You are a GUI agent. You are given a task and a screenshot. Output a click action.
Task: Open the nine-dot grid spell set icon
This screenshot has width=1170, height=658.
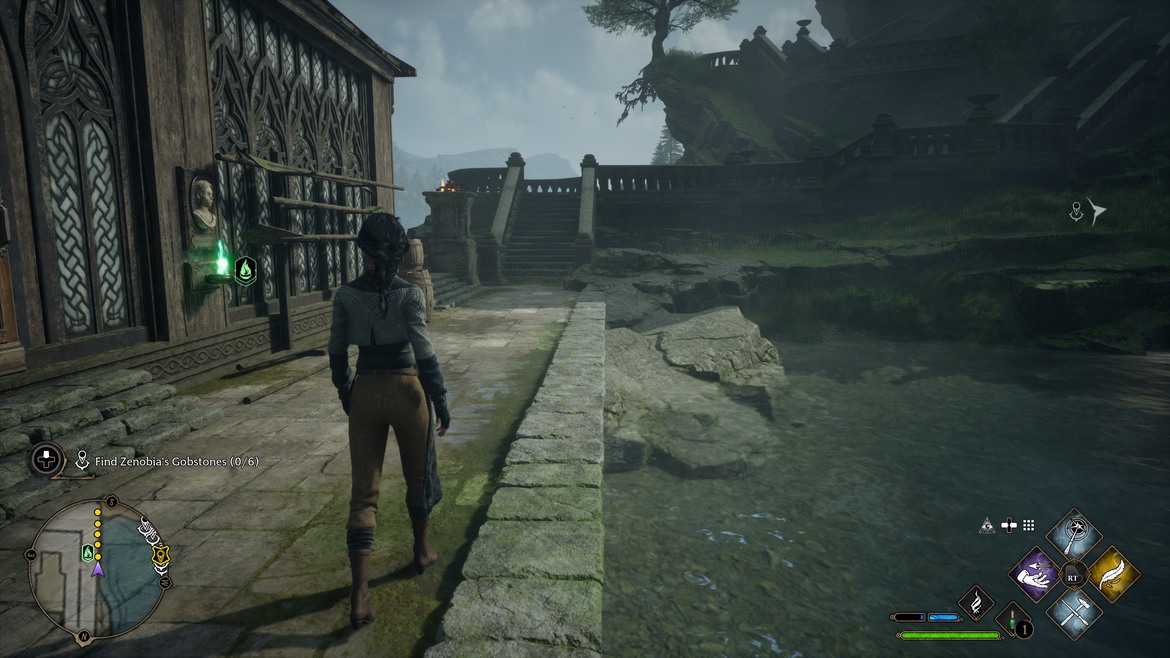[x=1028, y=525]
